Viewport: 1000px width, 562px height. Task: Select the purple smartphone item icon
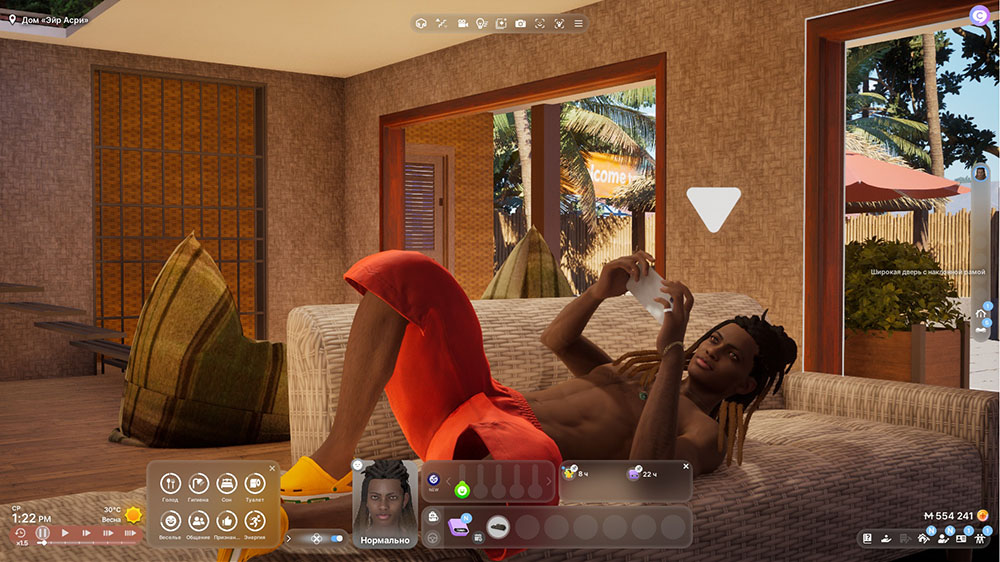[x=458, y=526]
